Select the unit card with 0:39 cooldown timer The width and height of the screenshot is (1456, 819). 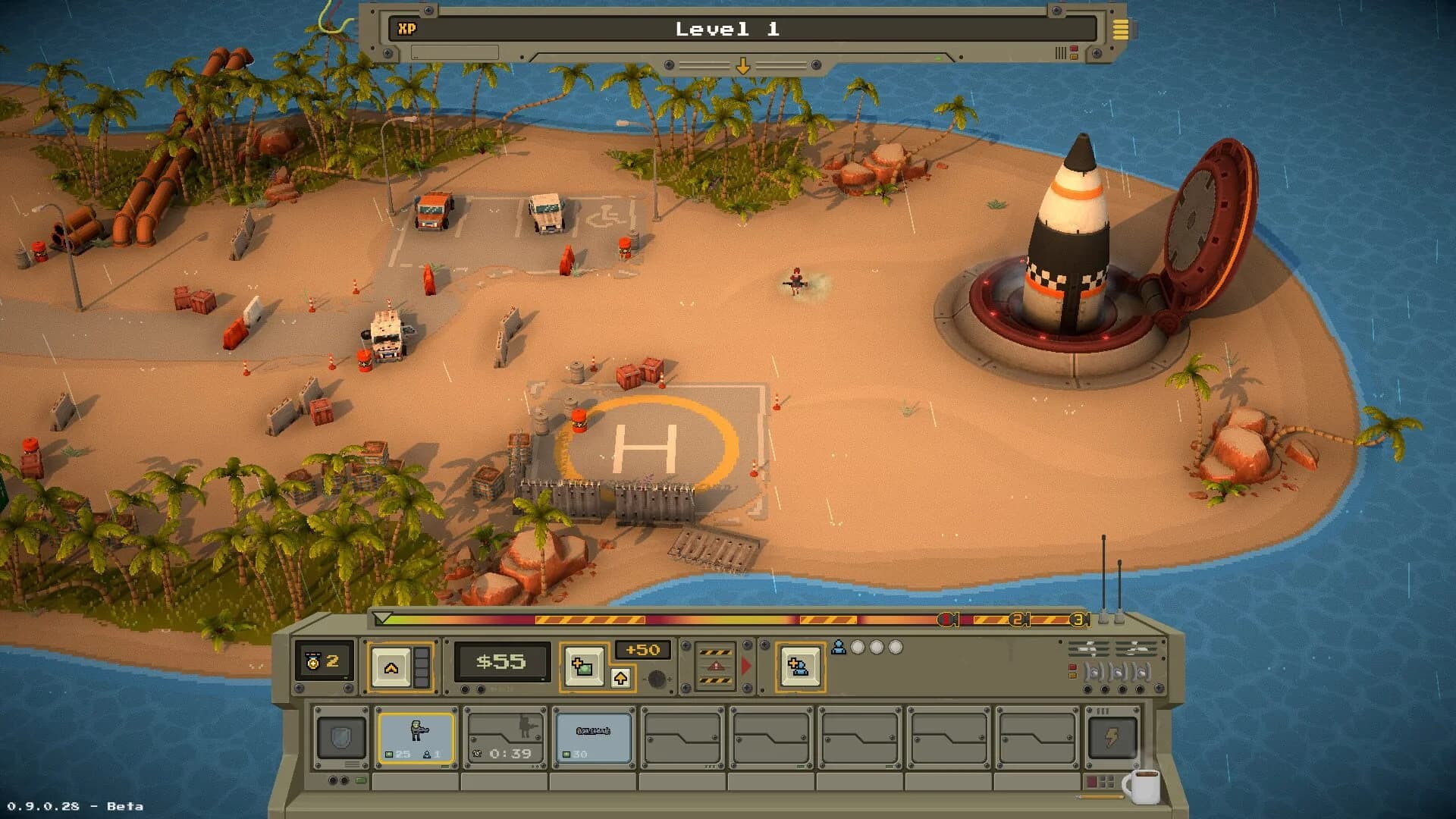[x=504, y=737]
